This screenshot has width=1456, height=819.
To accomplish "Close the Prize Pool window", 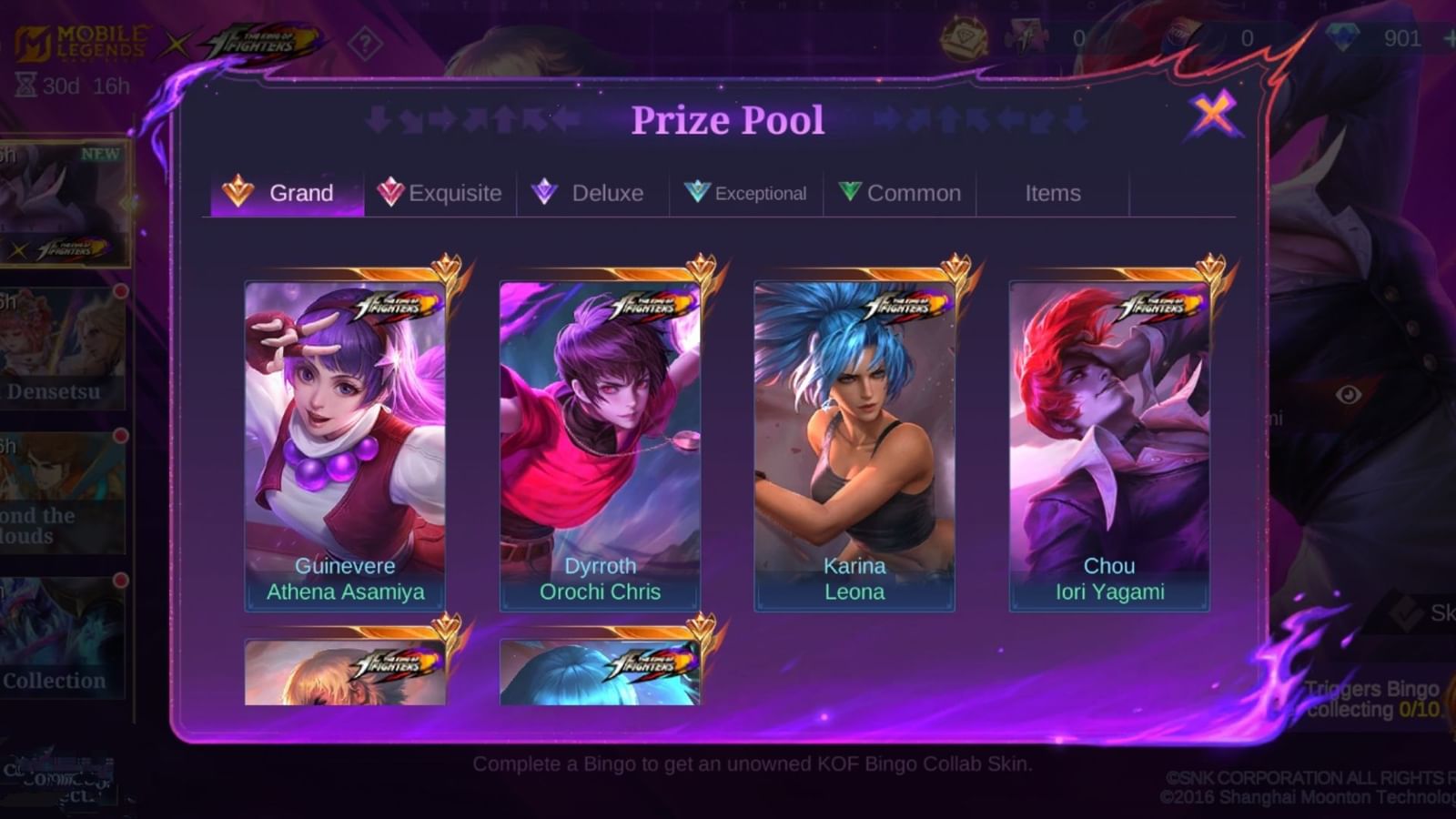I will pos(1210,116).
